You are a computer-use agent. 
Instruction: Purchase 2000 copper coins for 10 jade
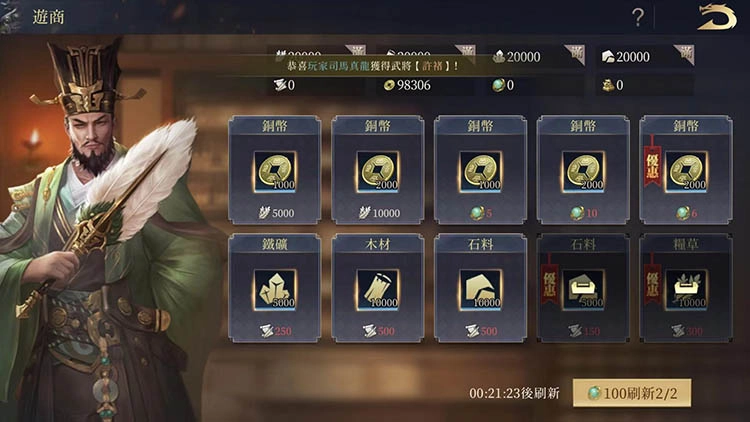click(583, 170)
